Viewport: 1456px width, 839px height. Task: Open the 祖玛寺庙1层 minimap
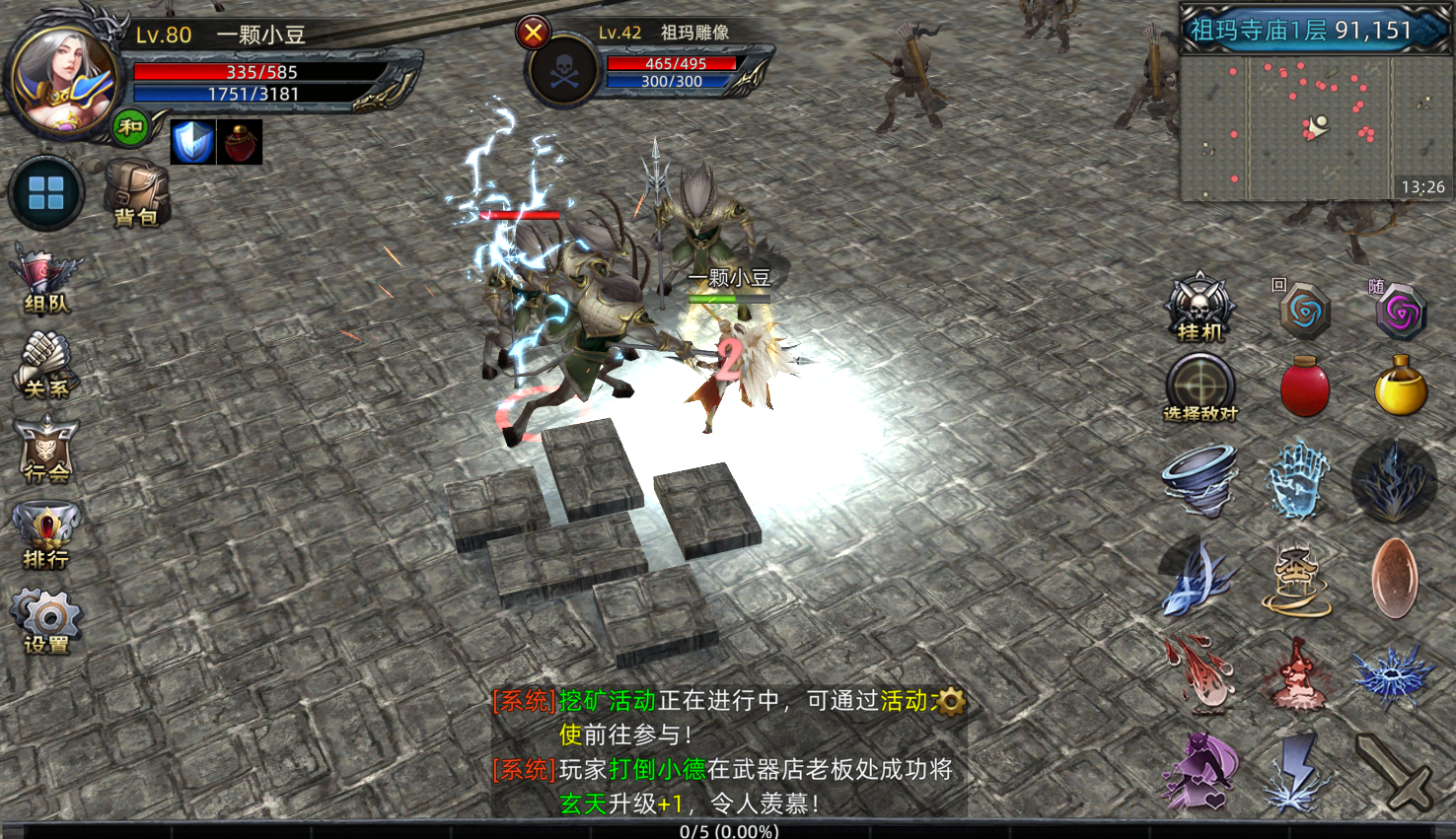(x=1314, y=125)
